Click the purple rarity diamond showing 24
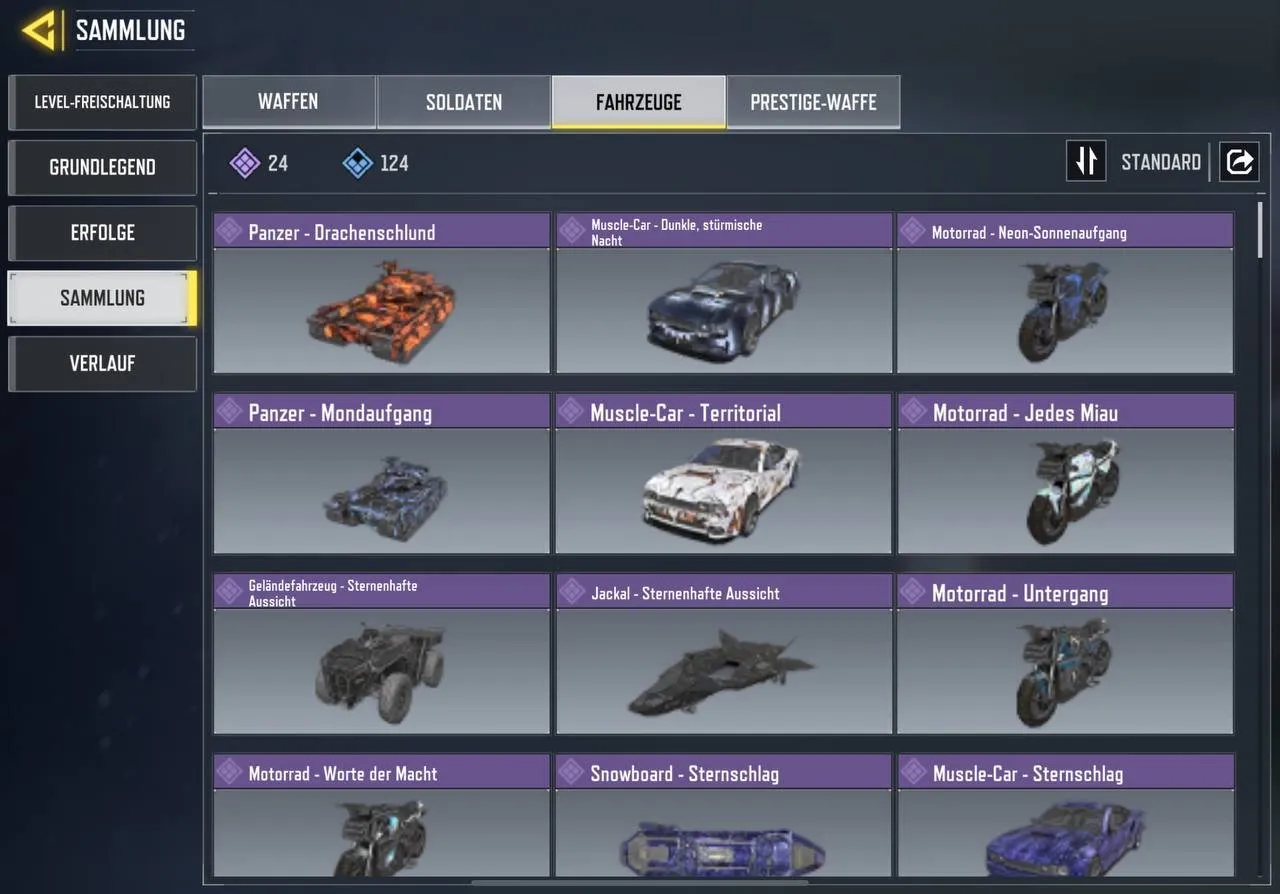The image size is (1280, 894). (246, 162)
